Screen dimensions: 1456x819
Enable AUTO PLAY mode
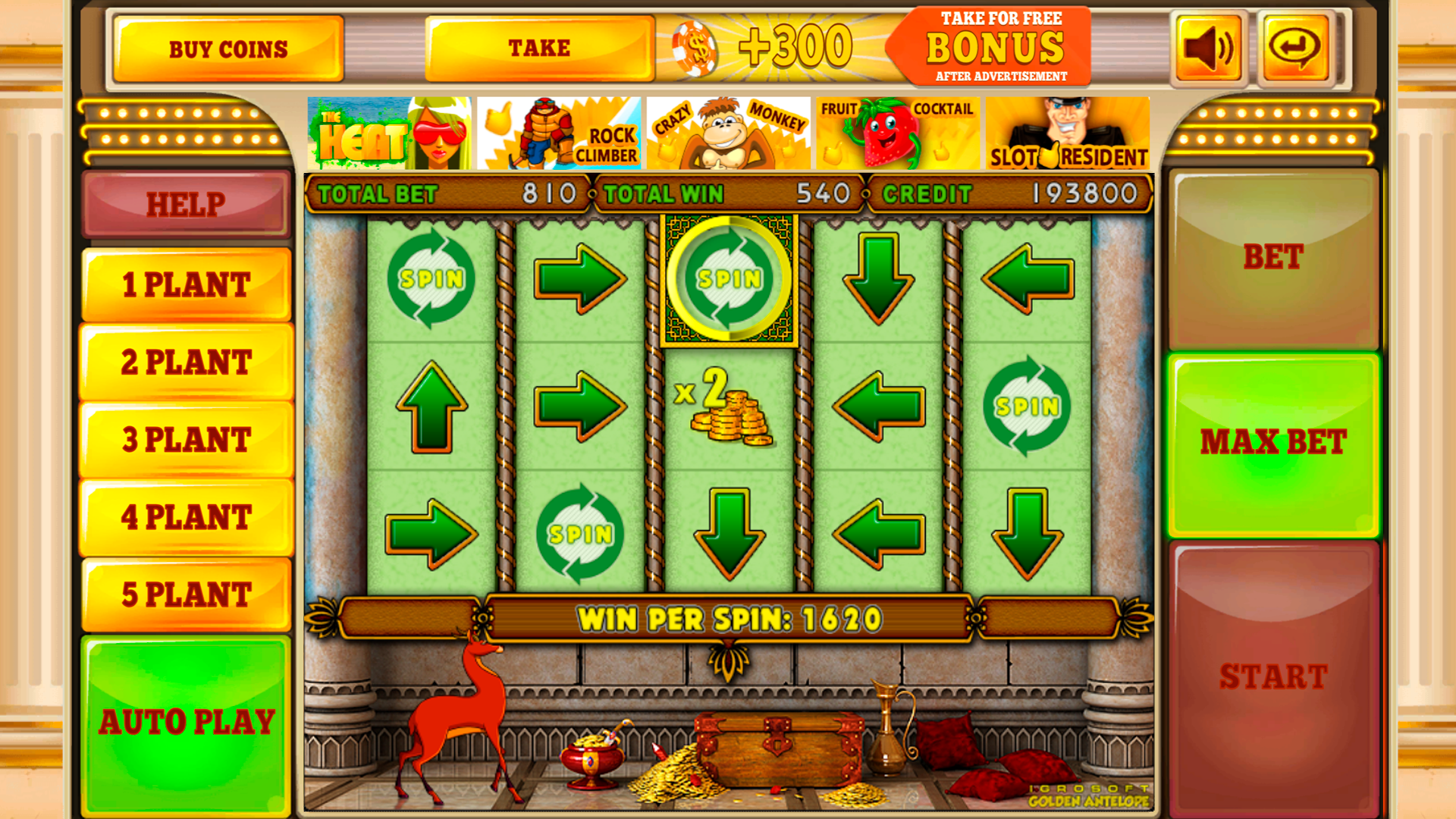(184, 722)
